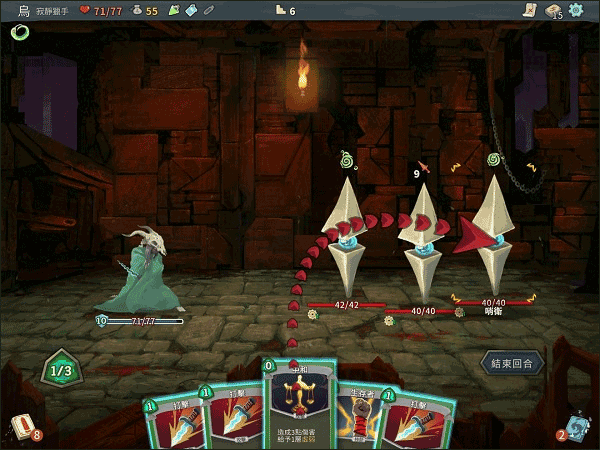The image size is (600, 450).
Task: End the turn with 結束回合 button
Action: tap(513, 362)
